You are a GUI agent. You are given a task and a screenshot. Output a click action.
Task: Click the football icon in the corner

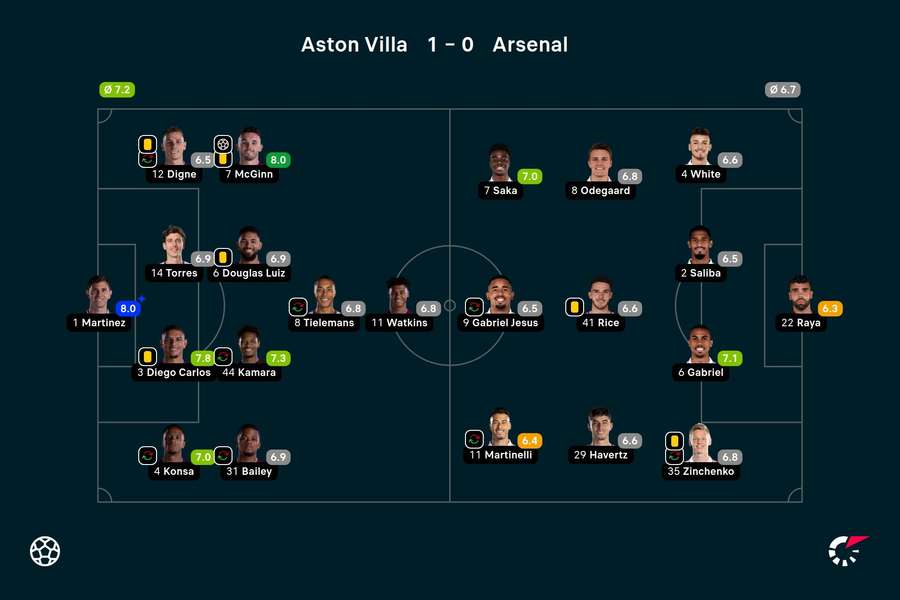[45, 551]
